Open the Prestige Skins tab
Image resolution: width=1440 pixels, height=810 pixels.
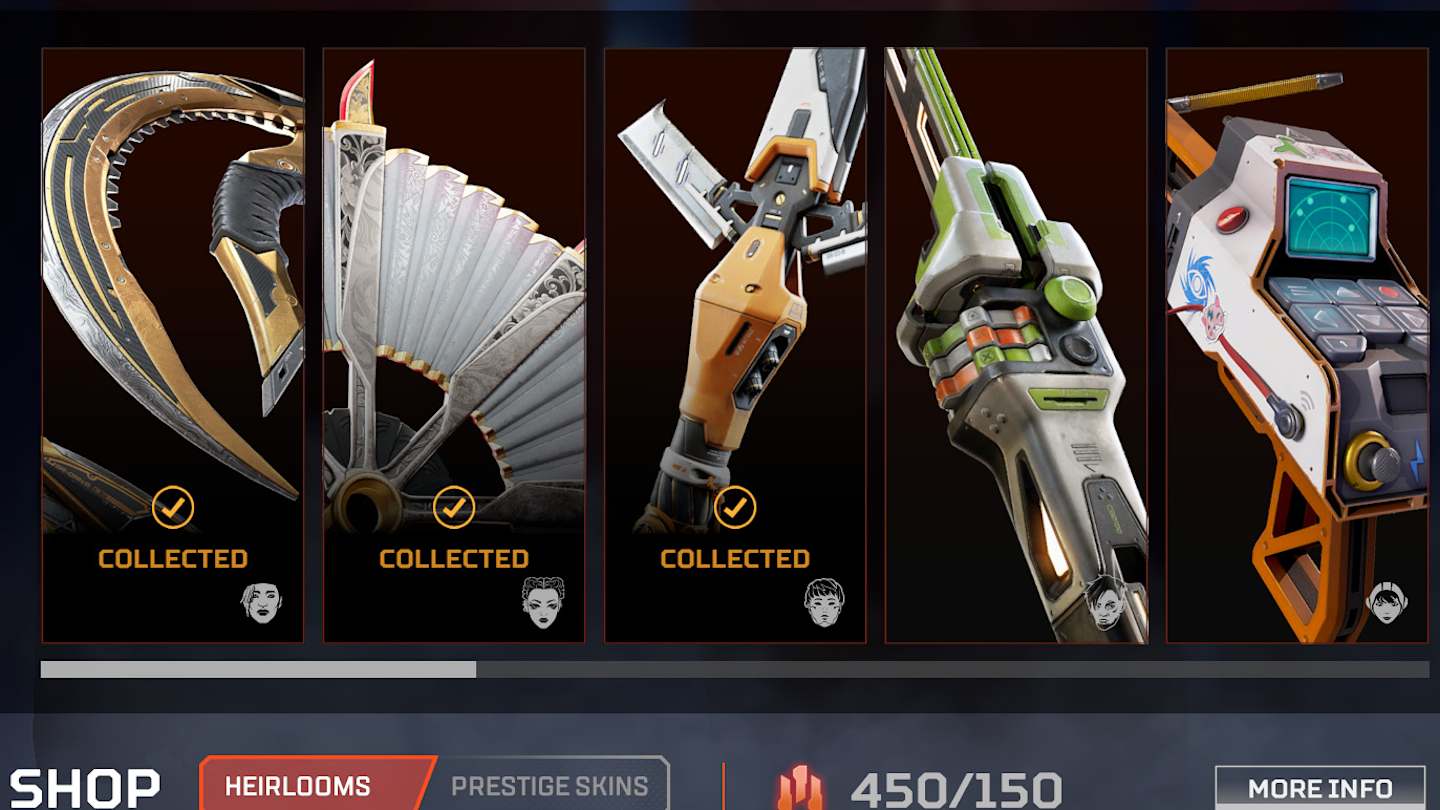(550, 786)
